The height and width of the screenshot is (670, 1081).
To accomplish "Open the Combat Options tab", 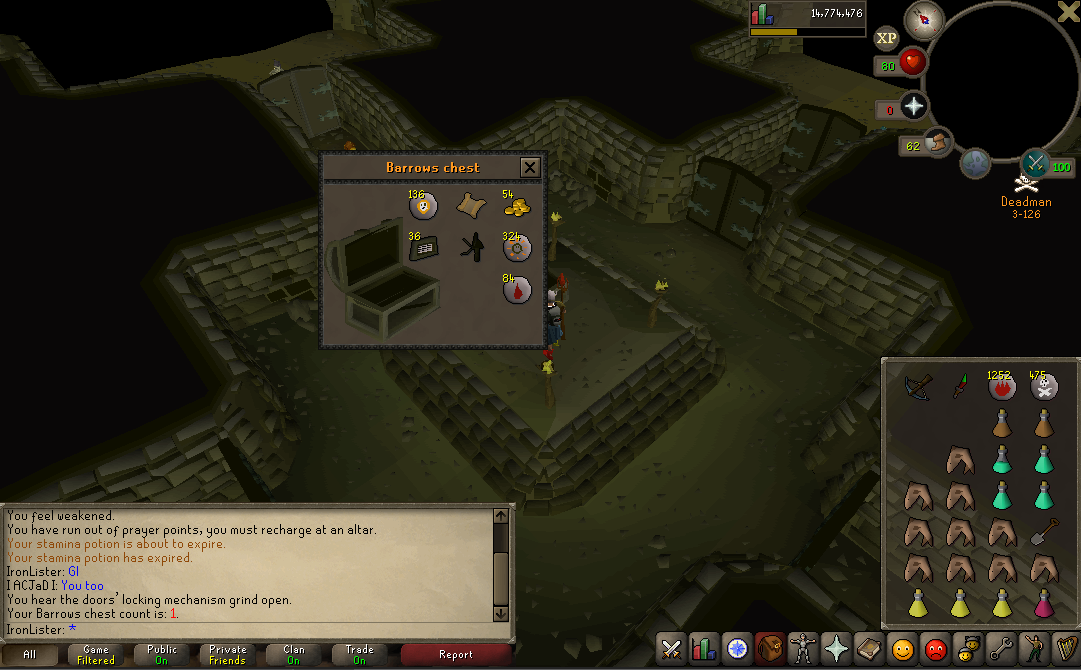I will click(x=672, y=650).
